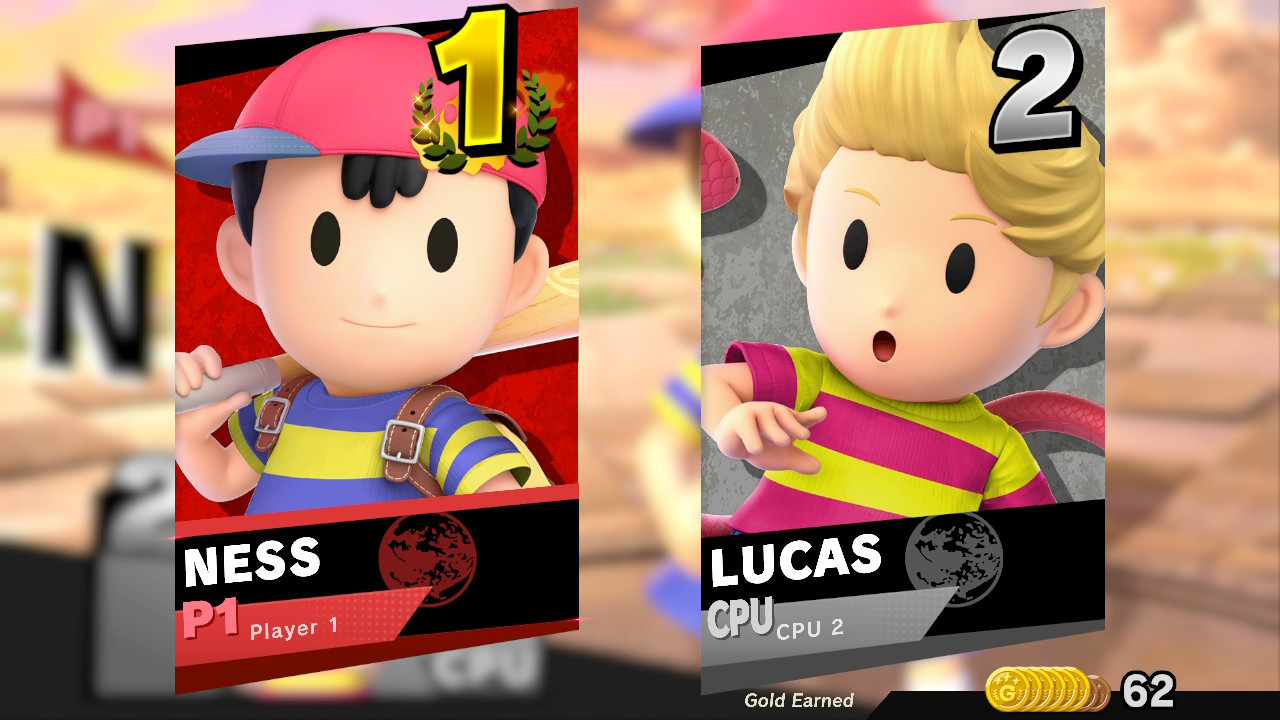The image size is (1280, 720).
Task: Select the NESS name plate
Action: 253,562
